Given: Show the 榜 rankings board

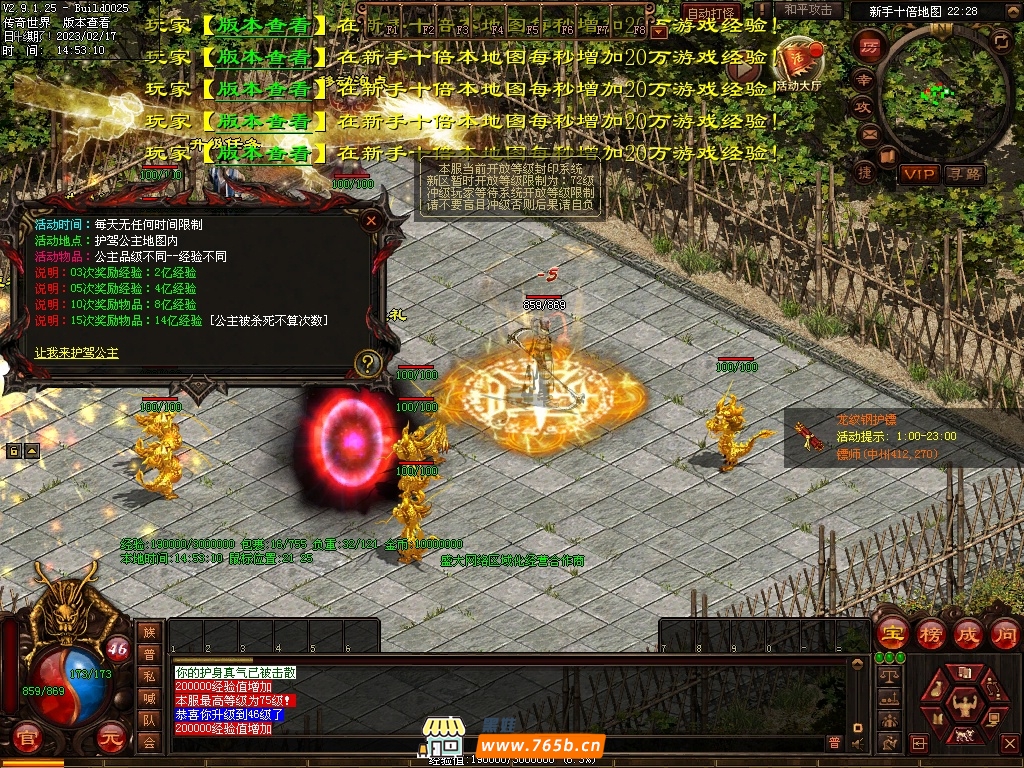Looking at the screenshot, I should (x=930, y=634).
